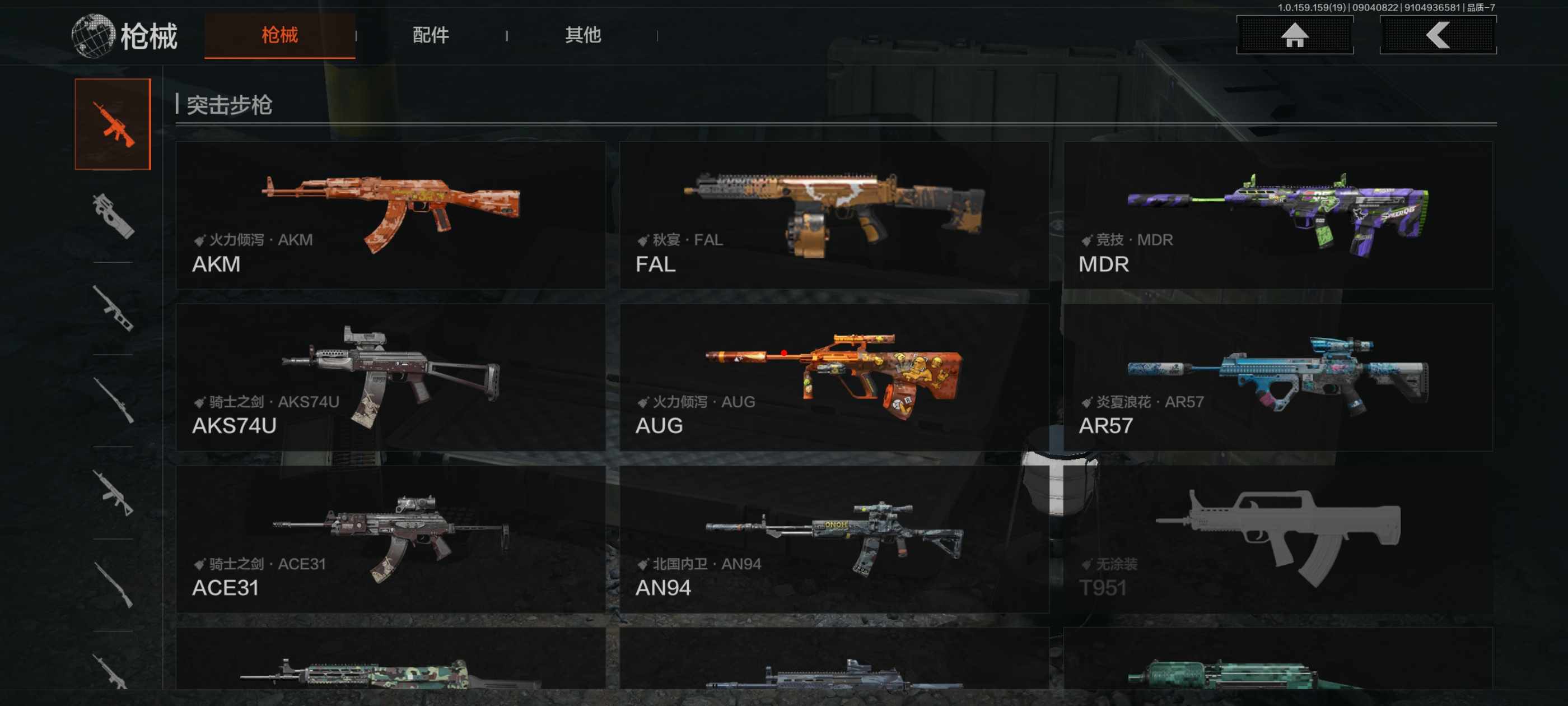Viewport: 1568px width, 706px height.
Task: Click the unpainted T951 weapon card
Action: 1277,539
